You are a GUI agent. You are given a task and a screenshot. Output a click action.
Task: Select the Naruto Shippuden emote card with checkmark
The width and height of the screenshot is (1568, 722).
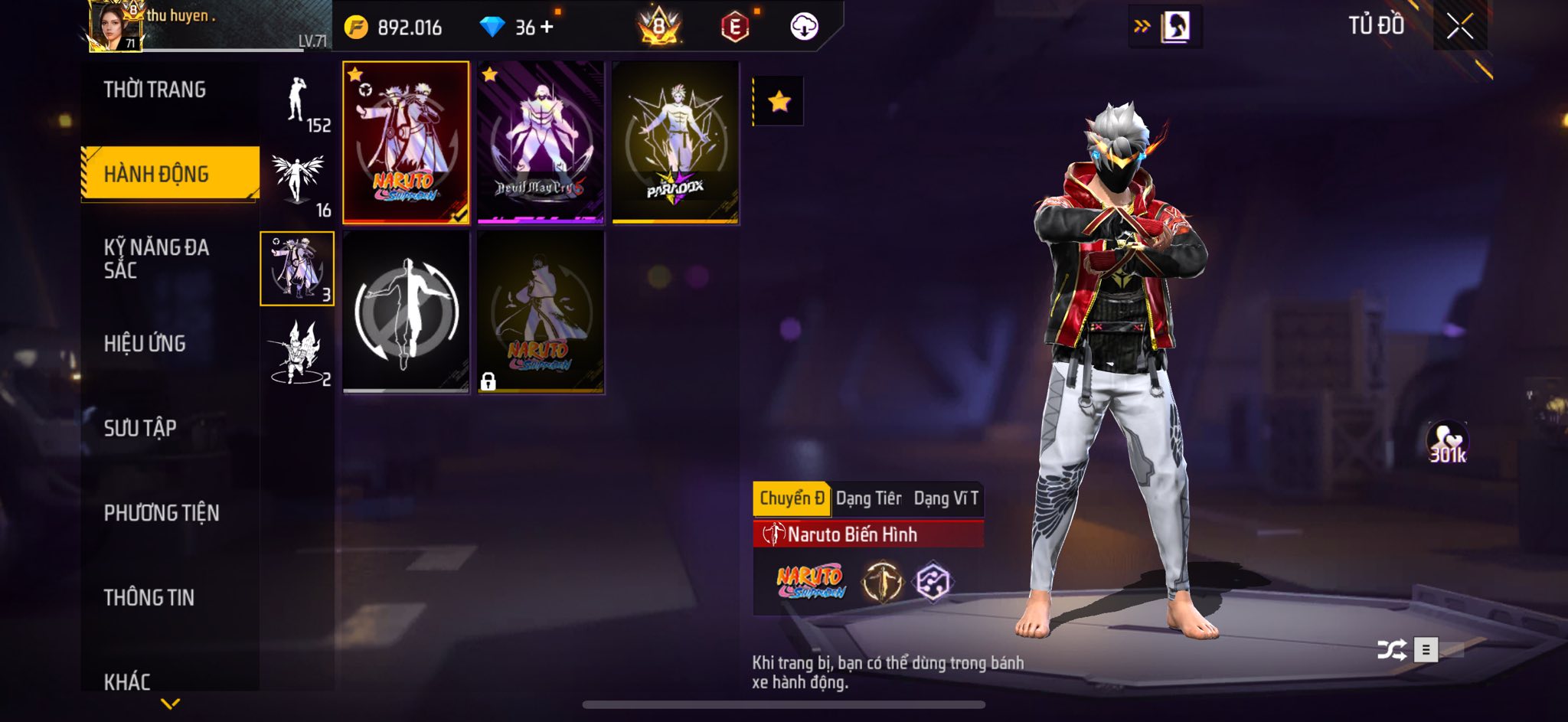click(x=406, y=143)
